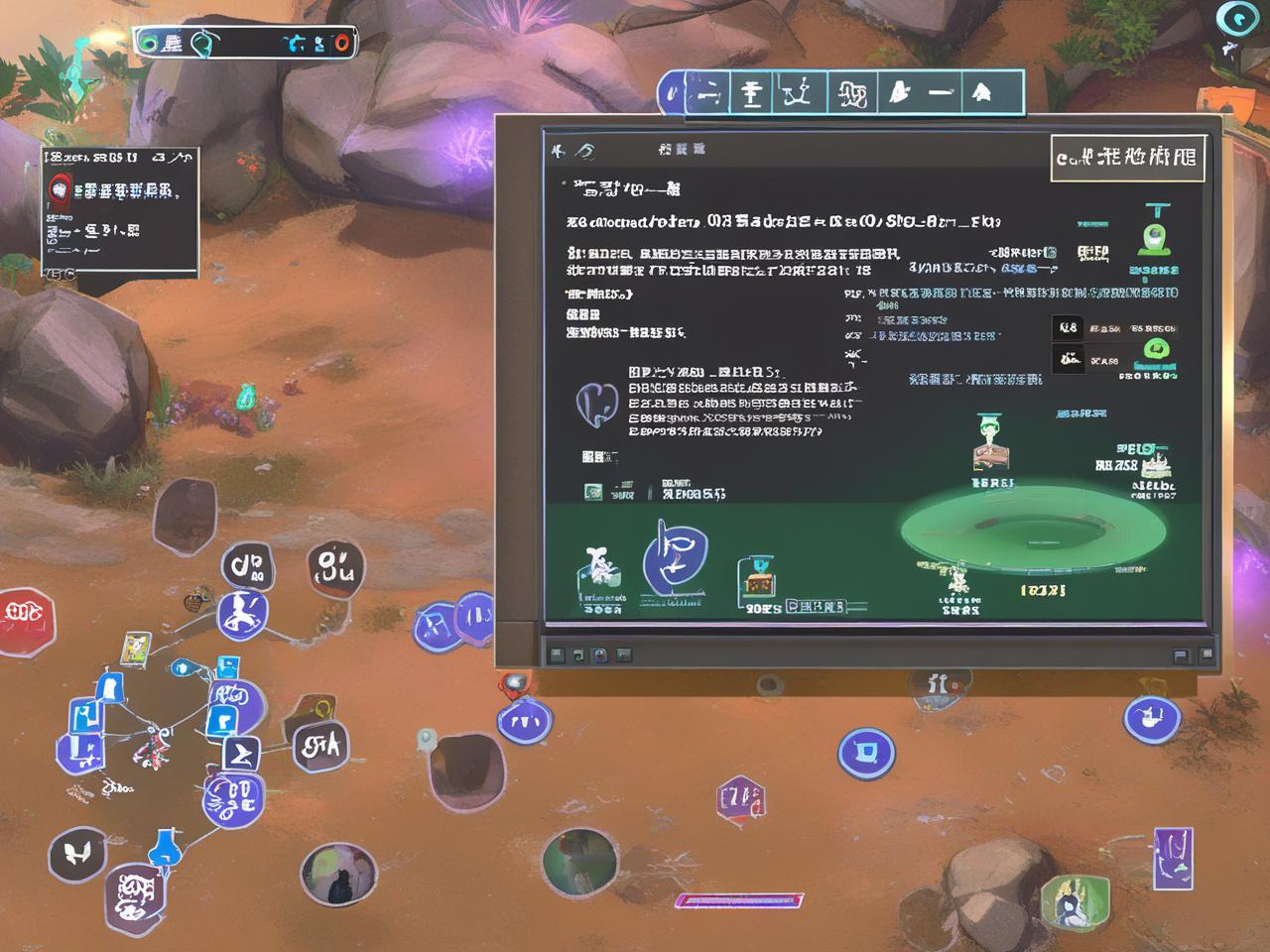Image resolution: width=1270 pixels, height=952 pixels.
Task: Toggle the teal eye icon
Action: [x=1236, y=20]
